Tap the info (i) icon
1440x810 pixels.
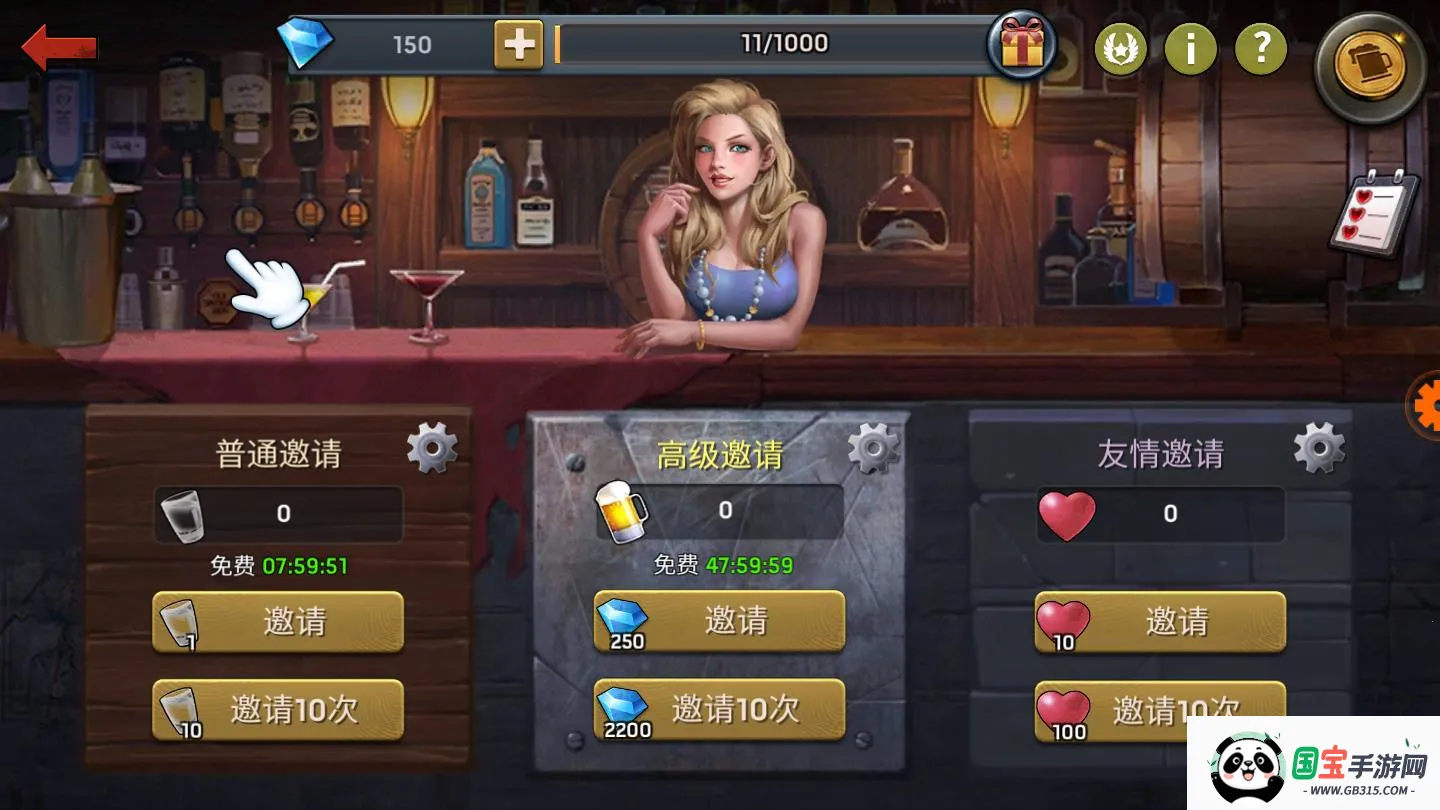click(1191, 49)
